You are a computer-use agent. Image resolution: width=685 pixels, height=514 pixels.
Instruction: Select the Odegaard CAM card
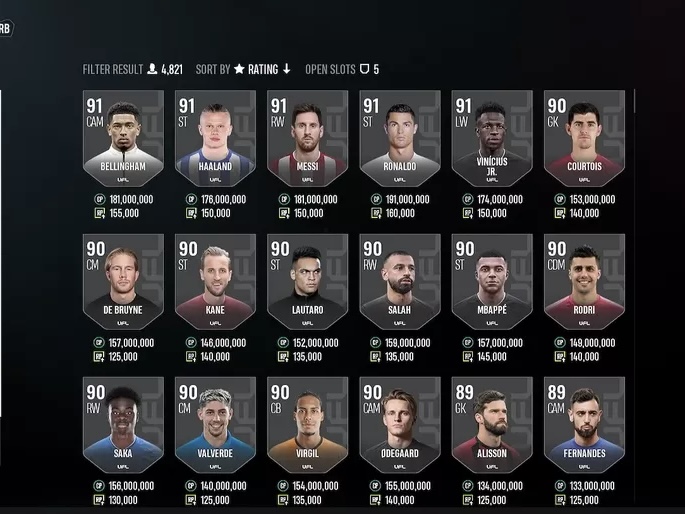(399, 425)
